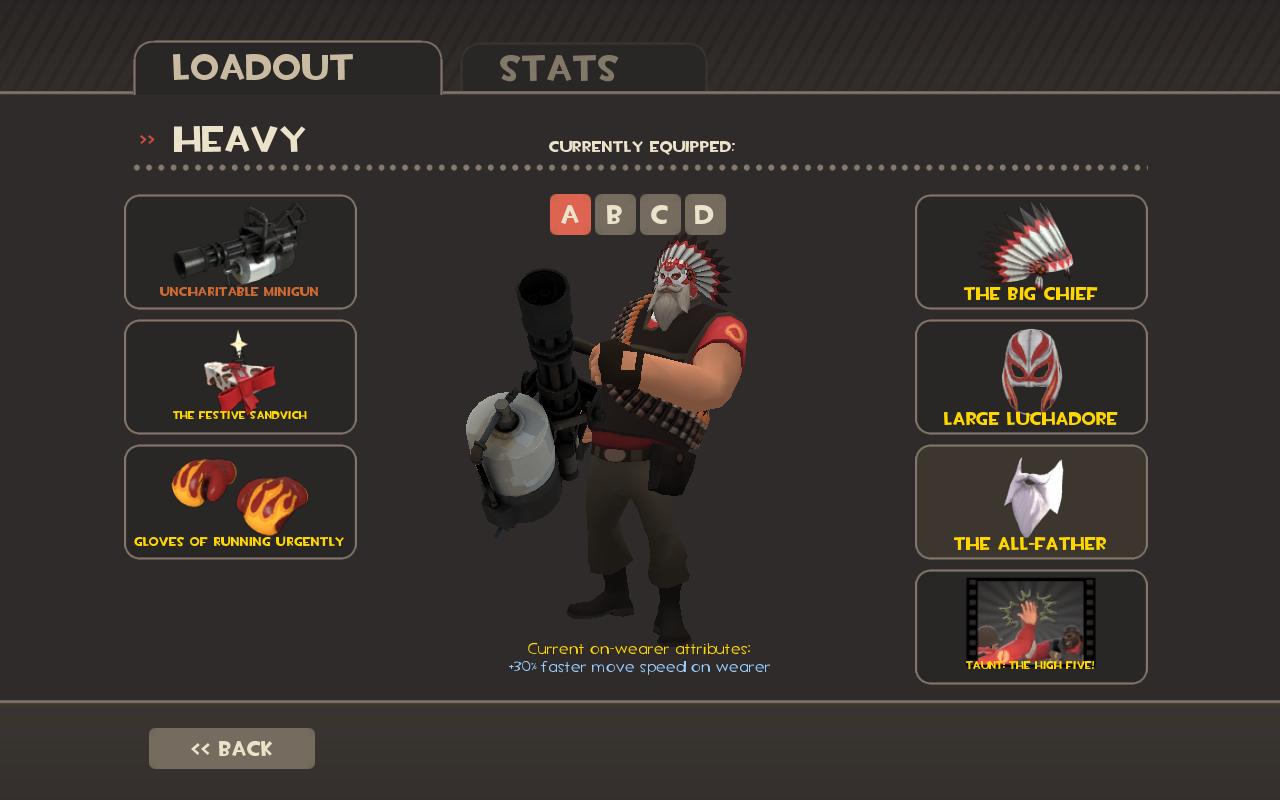The width and height of the screenshot is (1280, 800).
Task: Open The Big Chief headdress slot
Action: tap(1031, 252)
